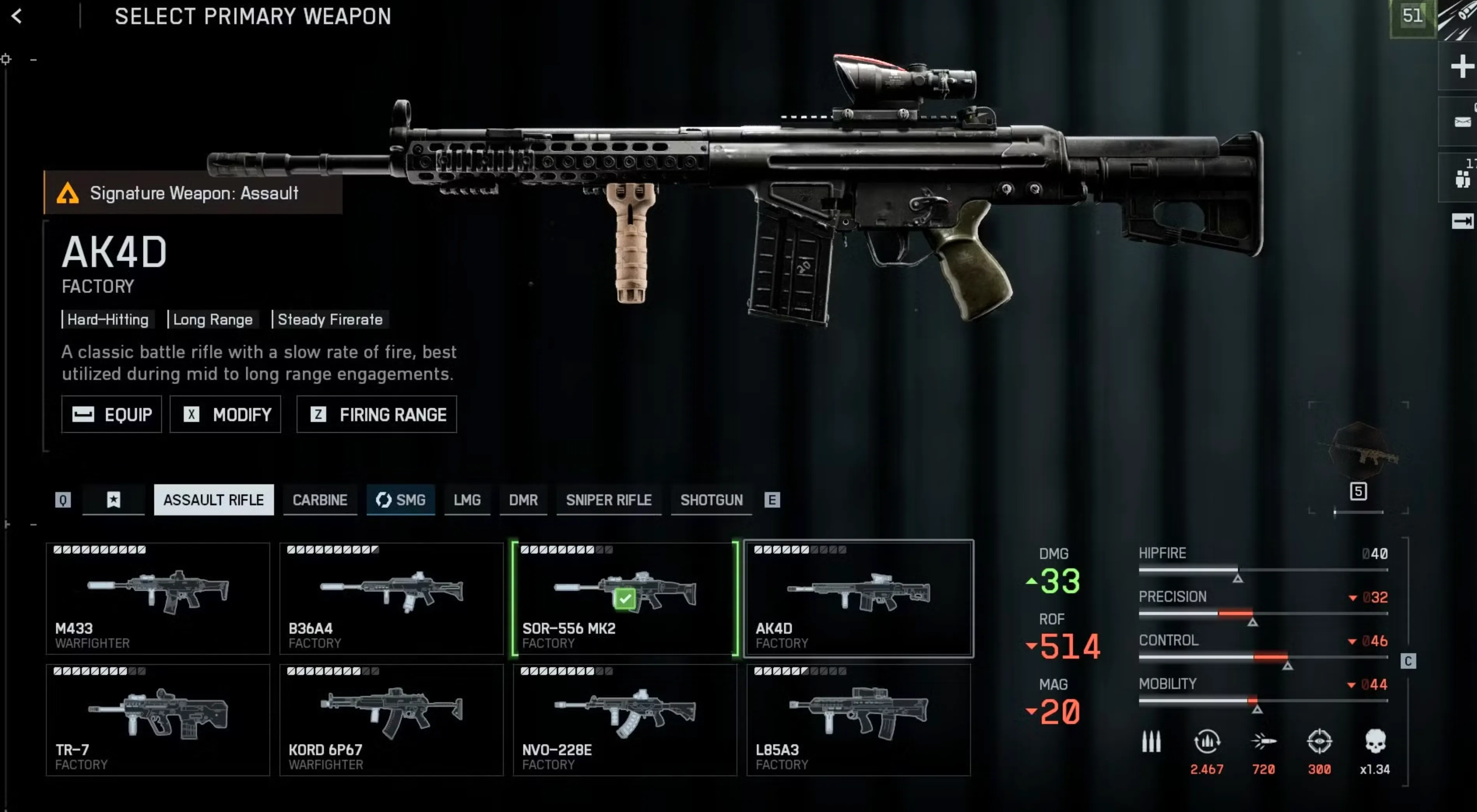Click the plus icon on the right edge

click(x=1460, y=66)
